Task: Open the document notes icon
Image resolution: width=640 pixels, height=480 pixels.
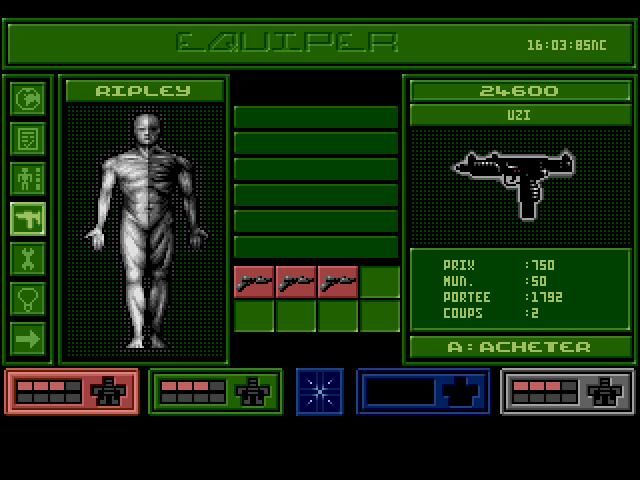Action: pyautogui.click(x=28, y=138)
